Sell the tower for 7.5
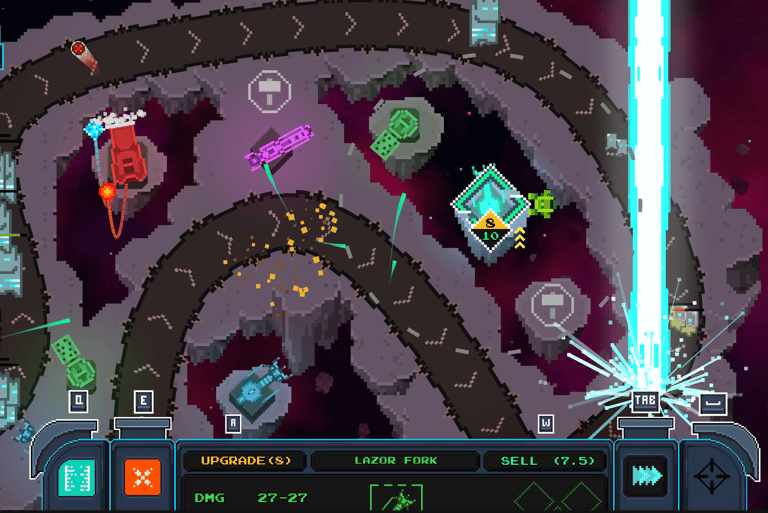 [x=546, y=461]
